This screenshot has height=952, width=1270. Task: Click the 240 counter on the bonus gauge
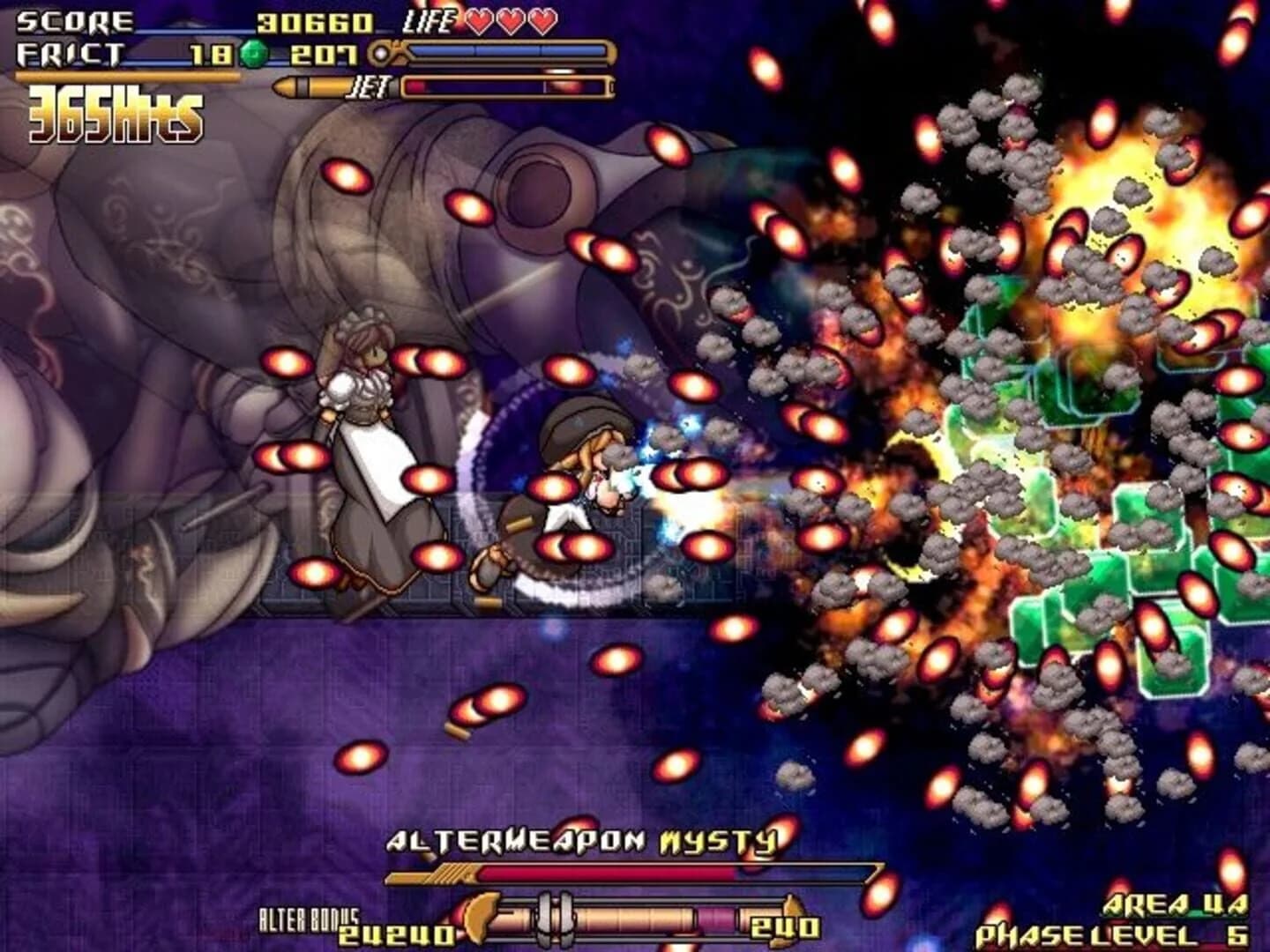point(785,927)
